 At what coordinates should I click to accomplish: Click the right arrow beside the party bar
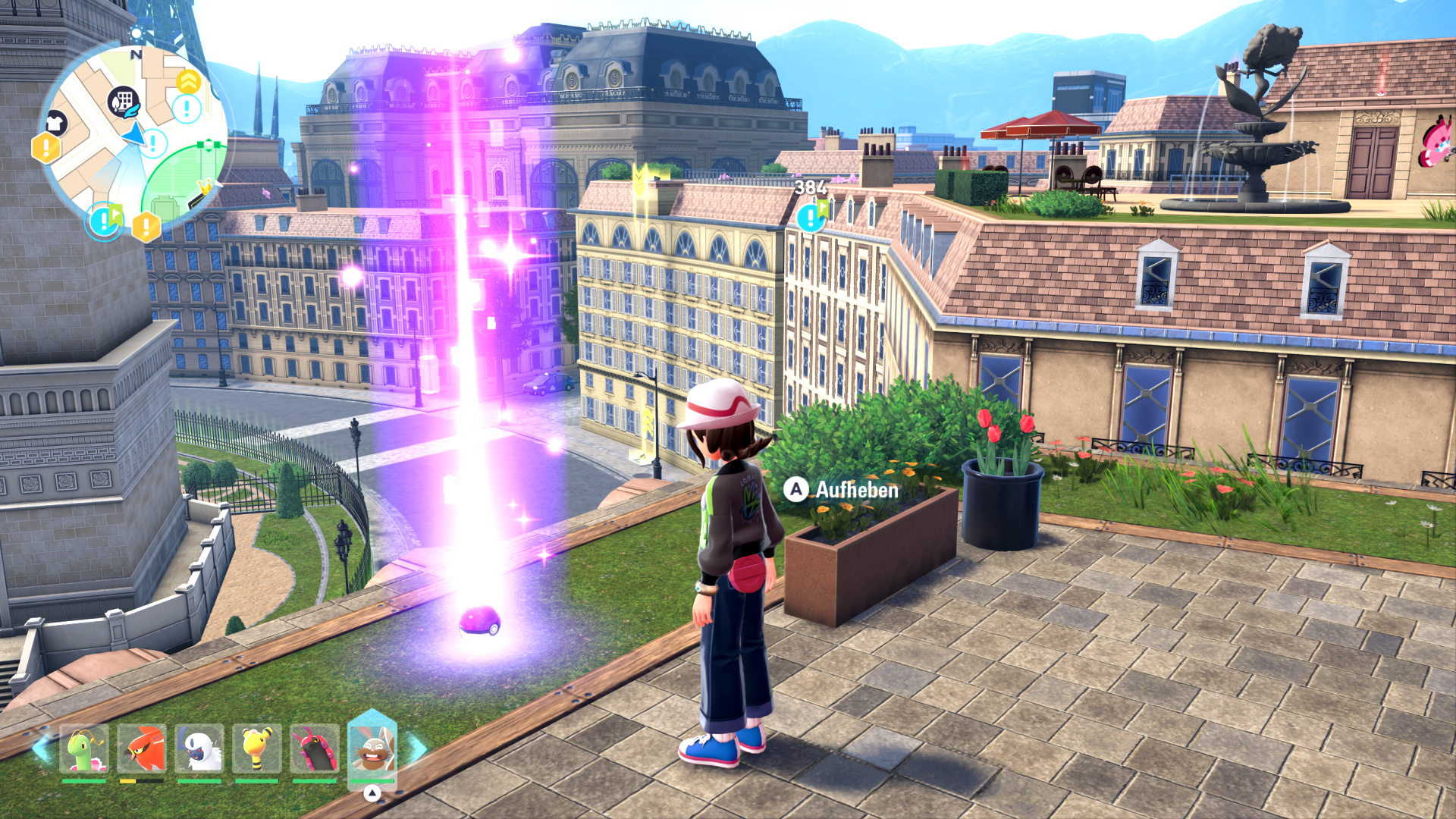point(416,748)
